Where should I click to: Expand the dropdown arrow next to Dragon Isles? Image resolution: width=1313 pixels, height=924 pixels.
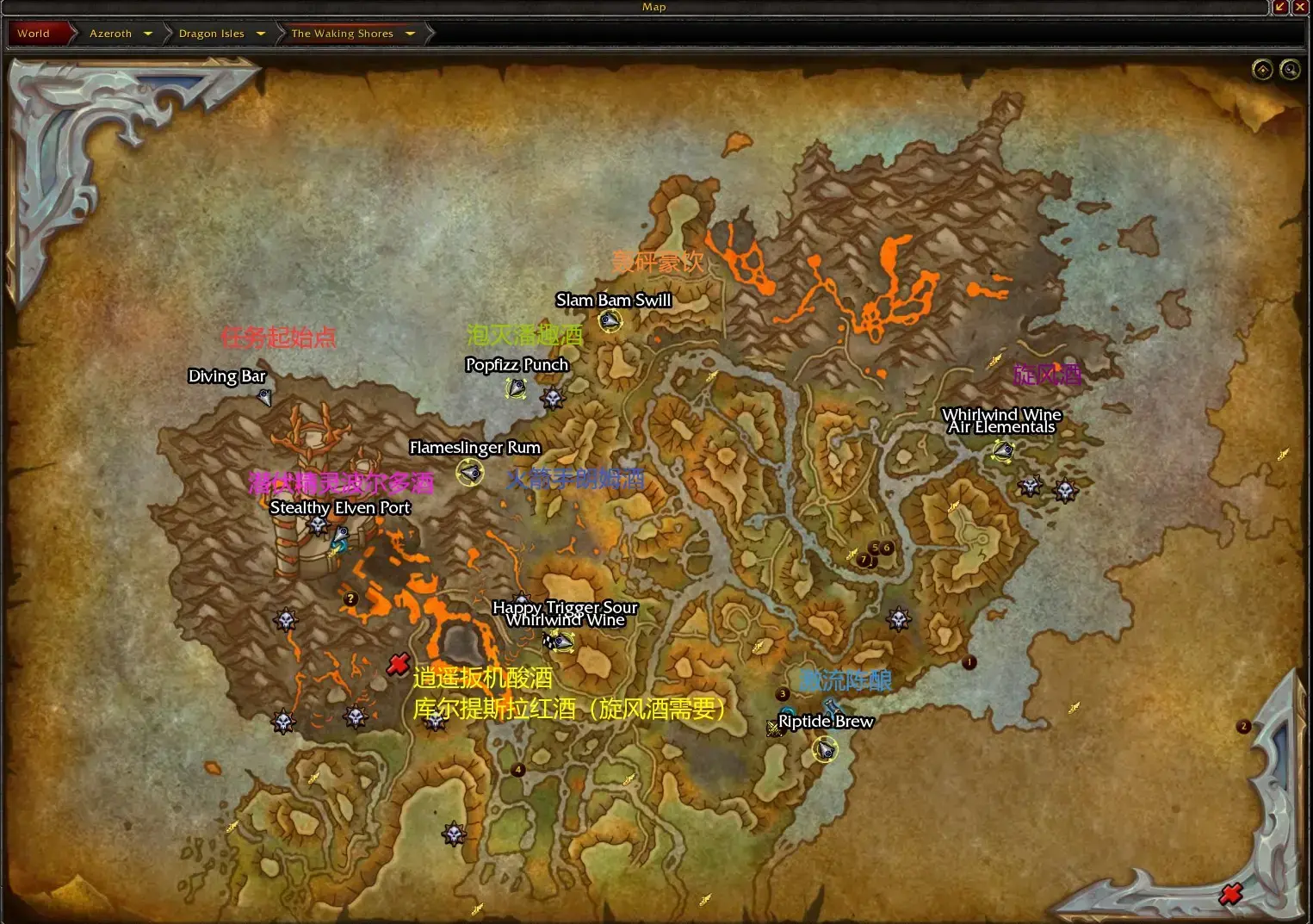[x=261, y=34]
